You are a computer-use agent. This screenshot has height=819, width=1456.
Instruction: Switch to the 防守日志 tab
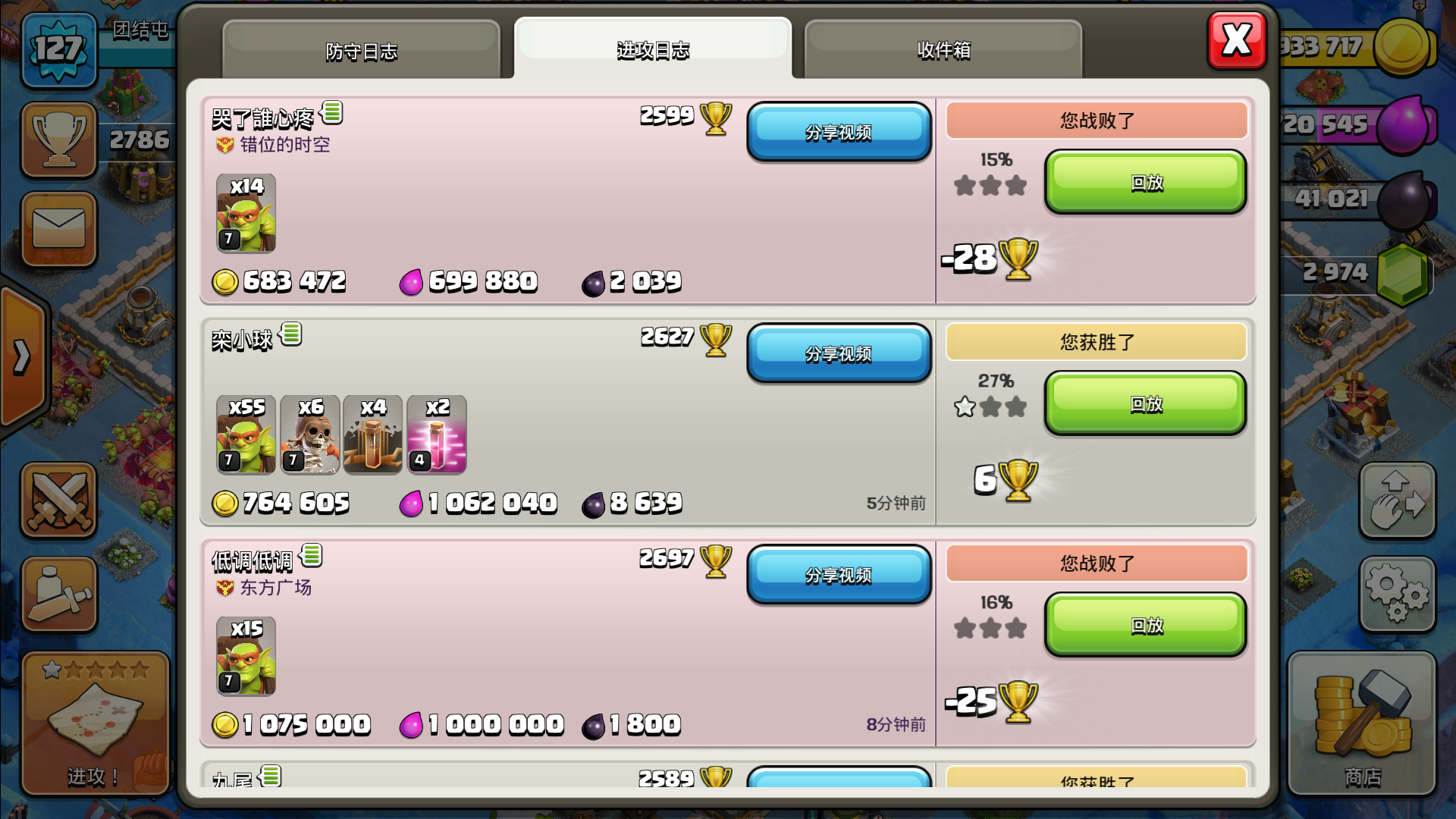(x=359, y=49)
